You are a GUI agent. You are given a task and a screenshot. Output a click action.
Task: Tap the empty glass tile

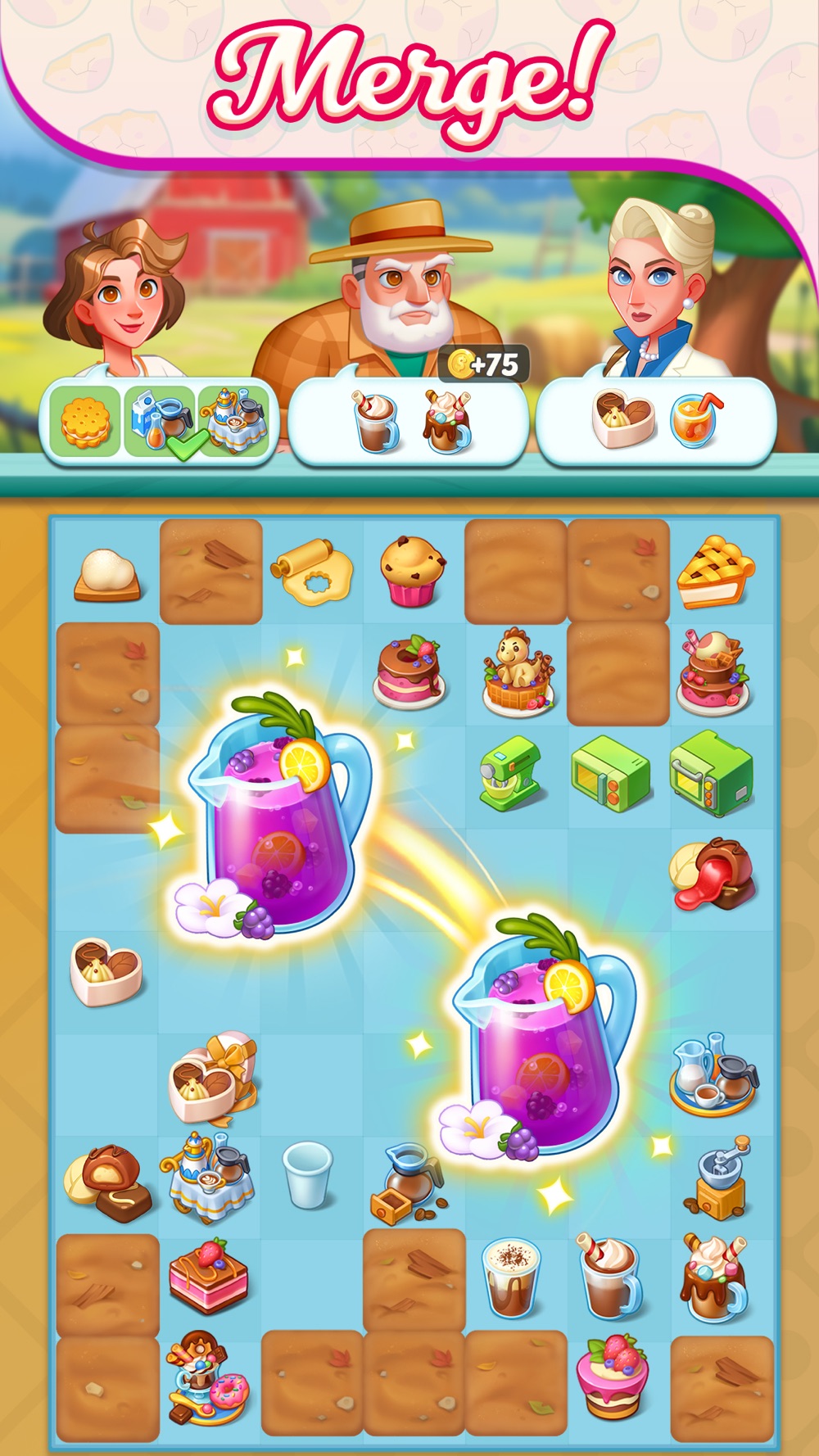308,1174
